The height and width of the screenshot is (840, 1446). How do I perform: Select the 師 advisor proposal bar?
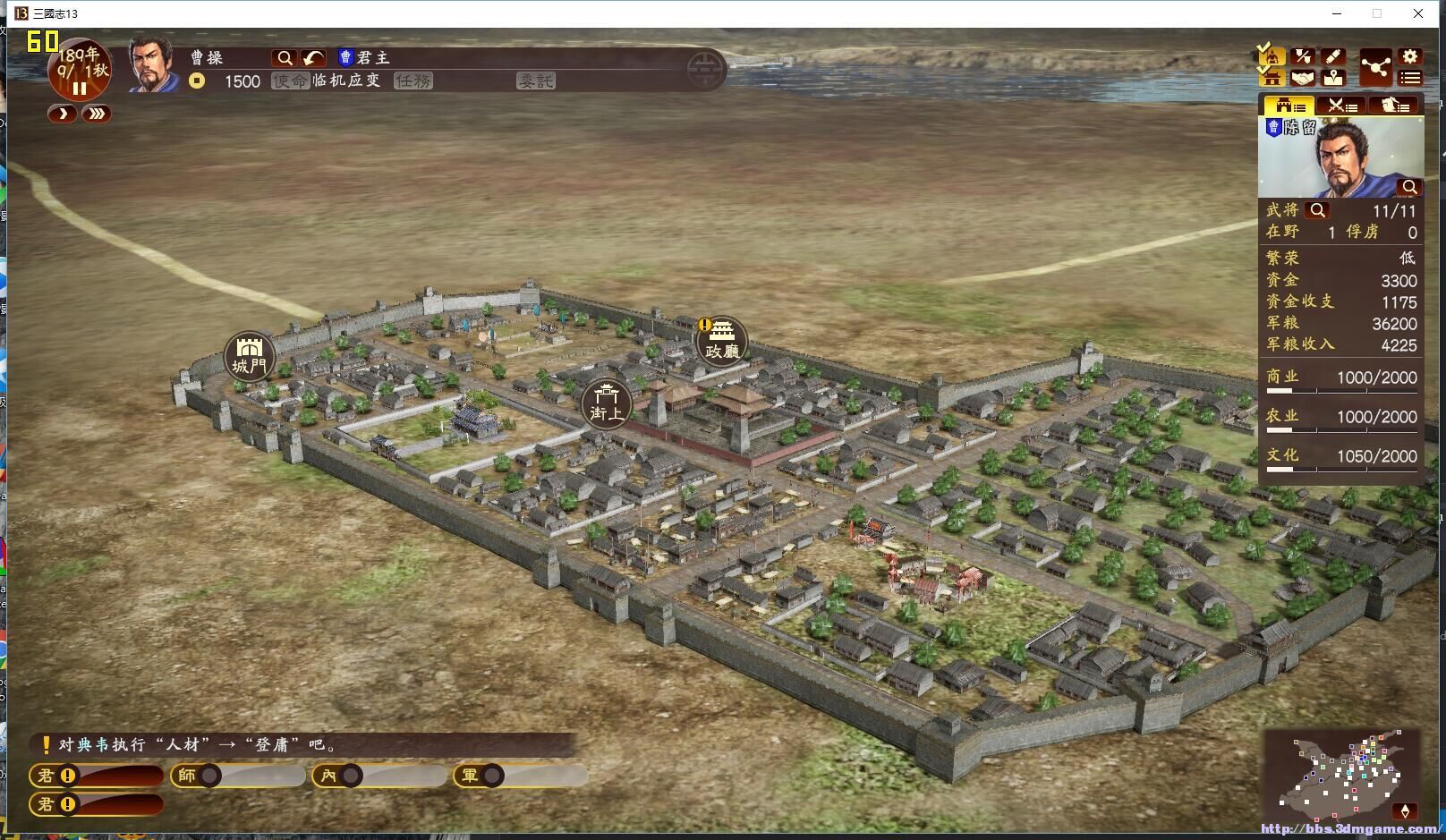pos(237,776)
